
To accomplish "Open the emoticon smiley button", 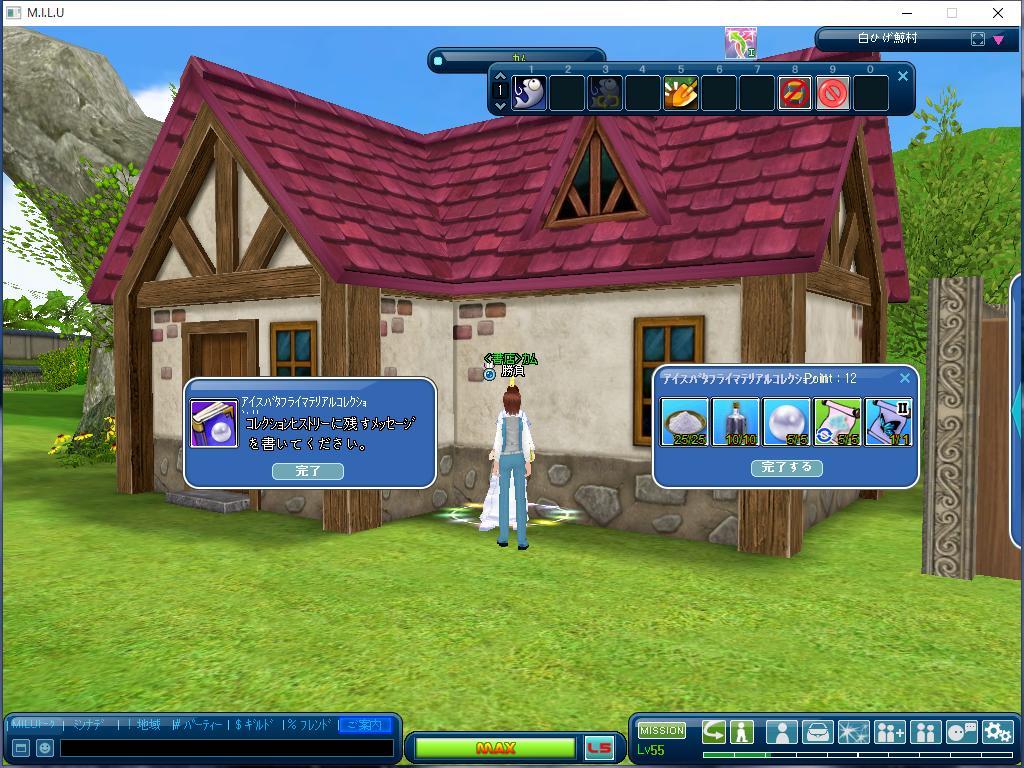I will pos(45,747).
